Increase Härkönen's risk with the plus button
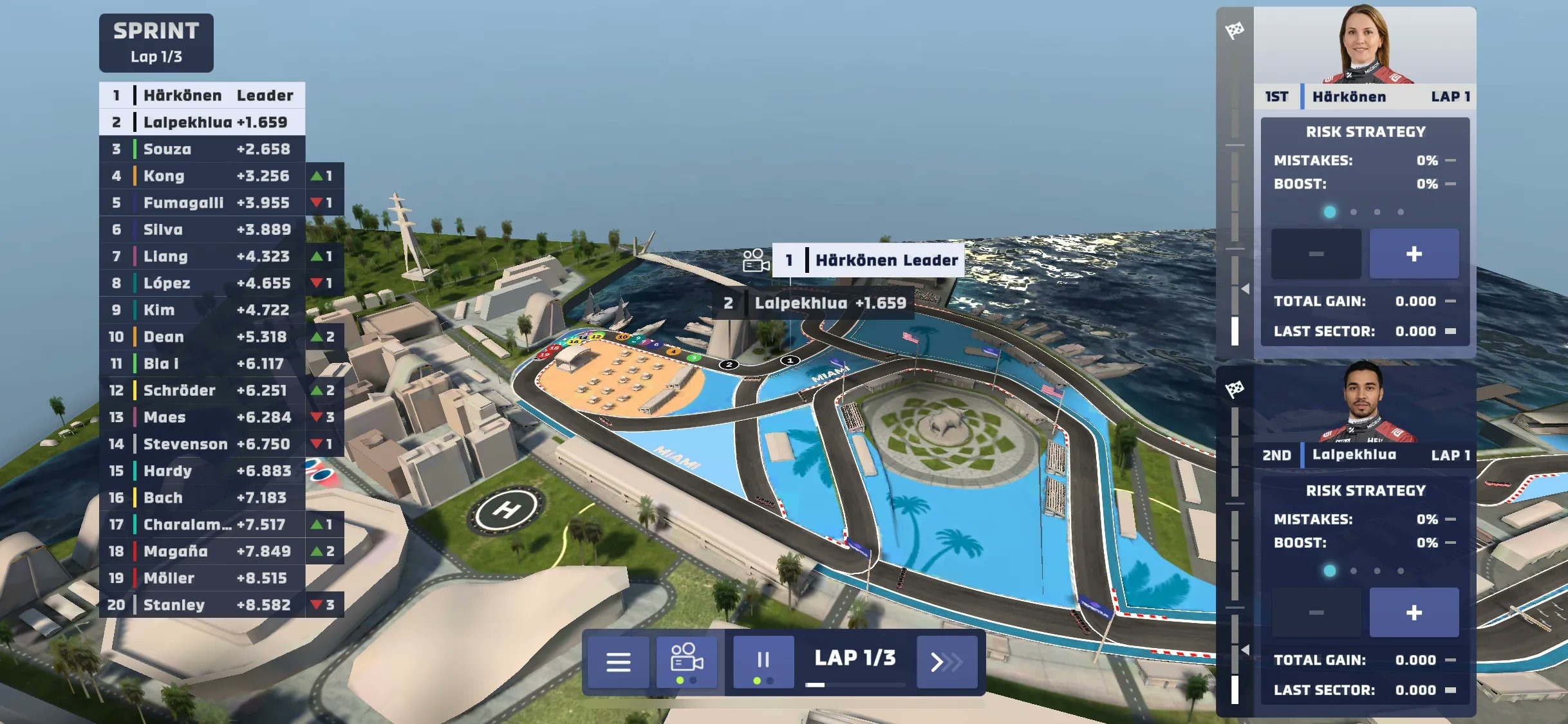The width and height of the screenshot is (1568, 724). 1414,254
